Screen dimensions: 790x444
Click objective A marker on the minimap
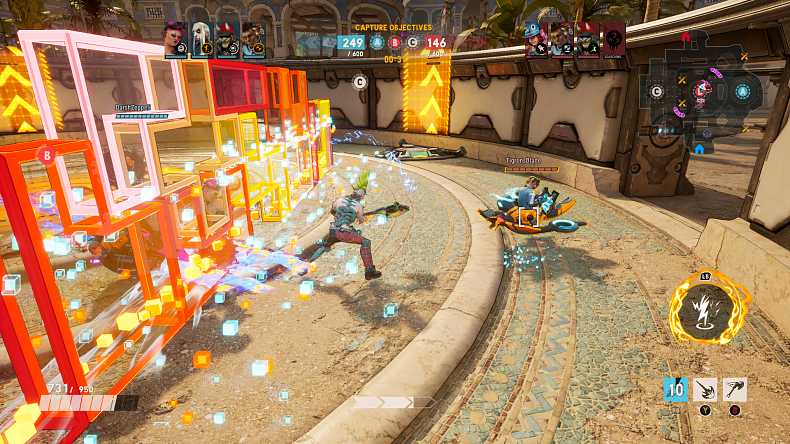[742, 92]
